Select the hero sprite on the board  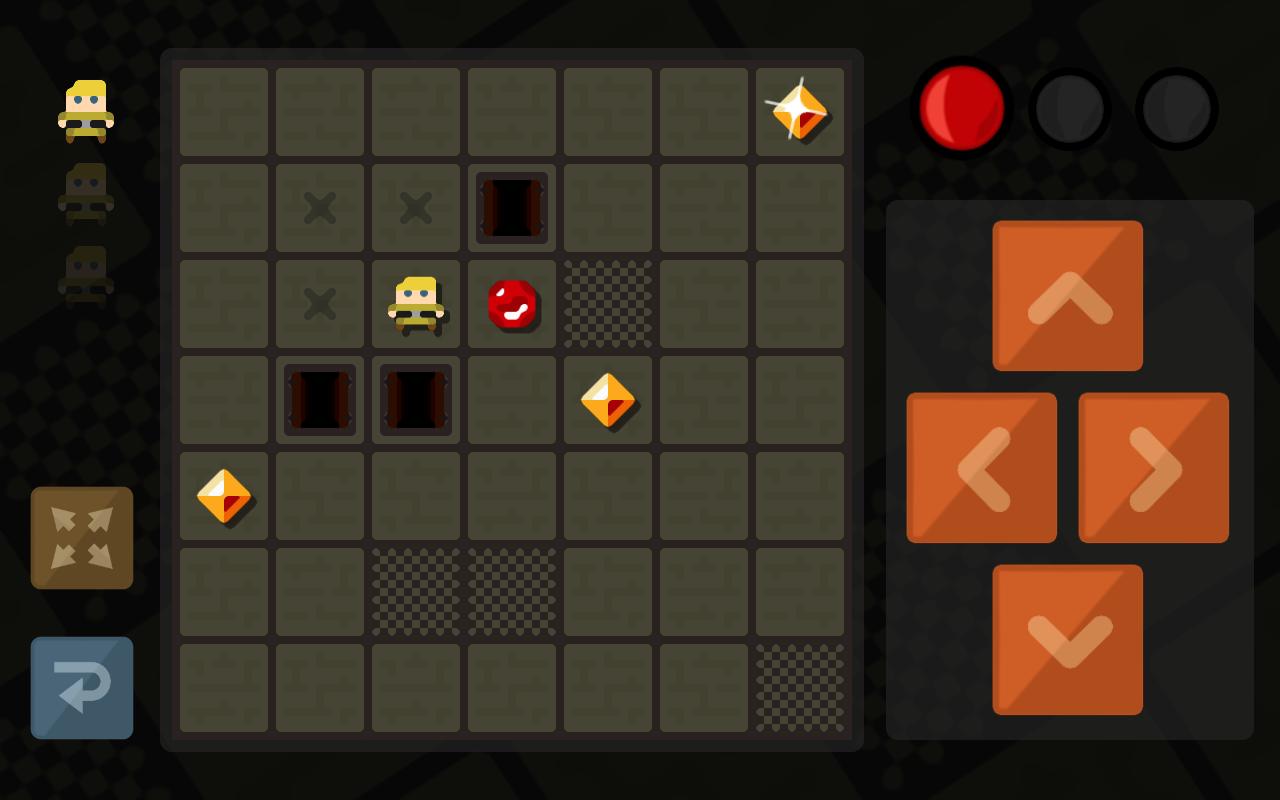(416, 303)
